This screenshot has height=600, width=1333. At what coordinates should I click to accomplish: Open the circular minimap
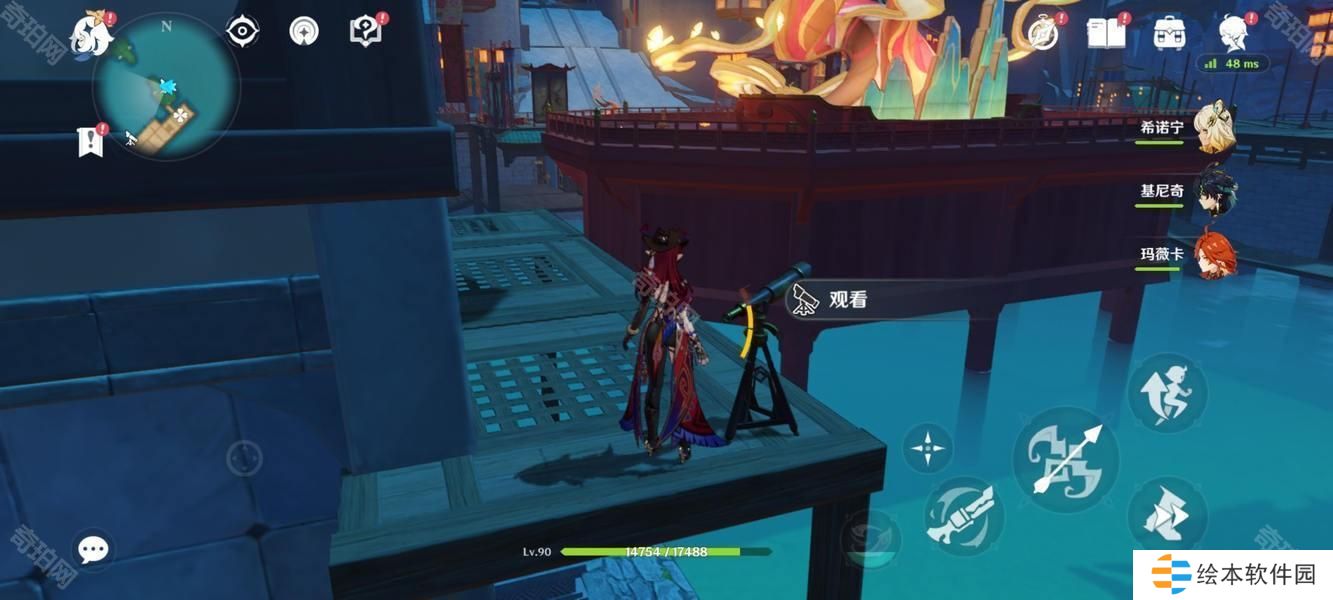(x=166, y=87)
